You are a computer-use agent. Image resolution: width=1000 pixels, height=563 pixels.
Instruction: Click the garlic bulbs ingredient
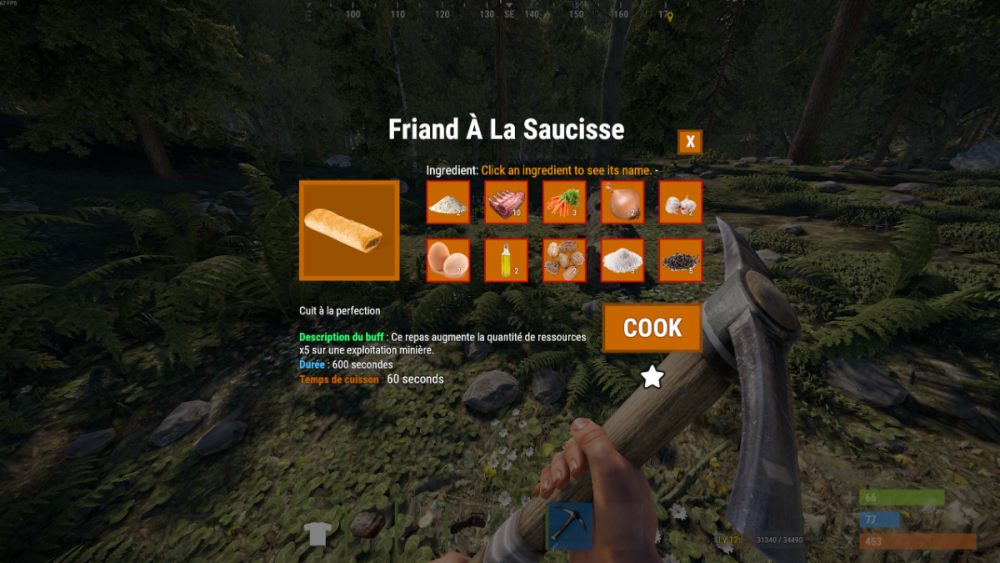coord(680,202)
